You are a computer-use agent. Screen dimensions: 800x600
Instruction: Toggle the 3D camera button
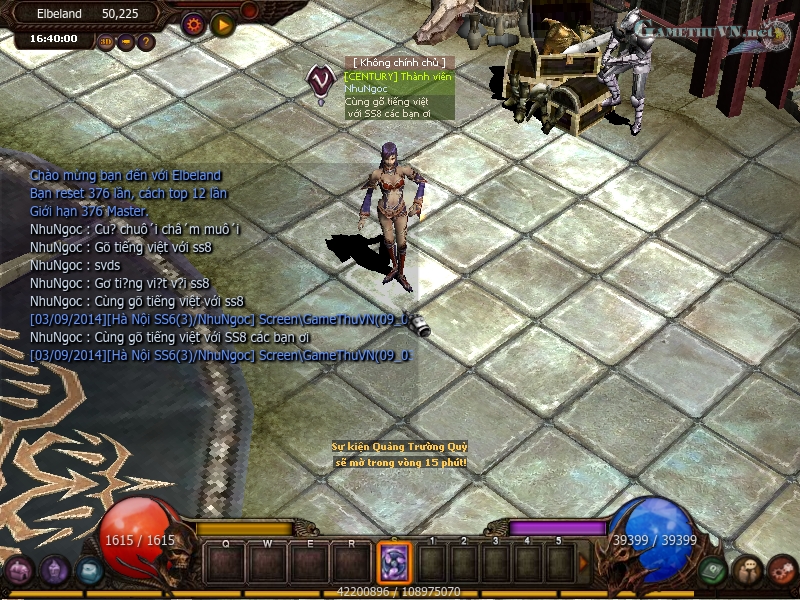pyautogui.click(x=106, y=42)
